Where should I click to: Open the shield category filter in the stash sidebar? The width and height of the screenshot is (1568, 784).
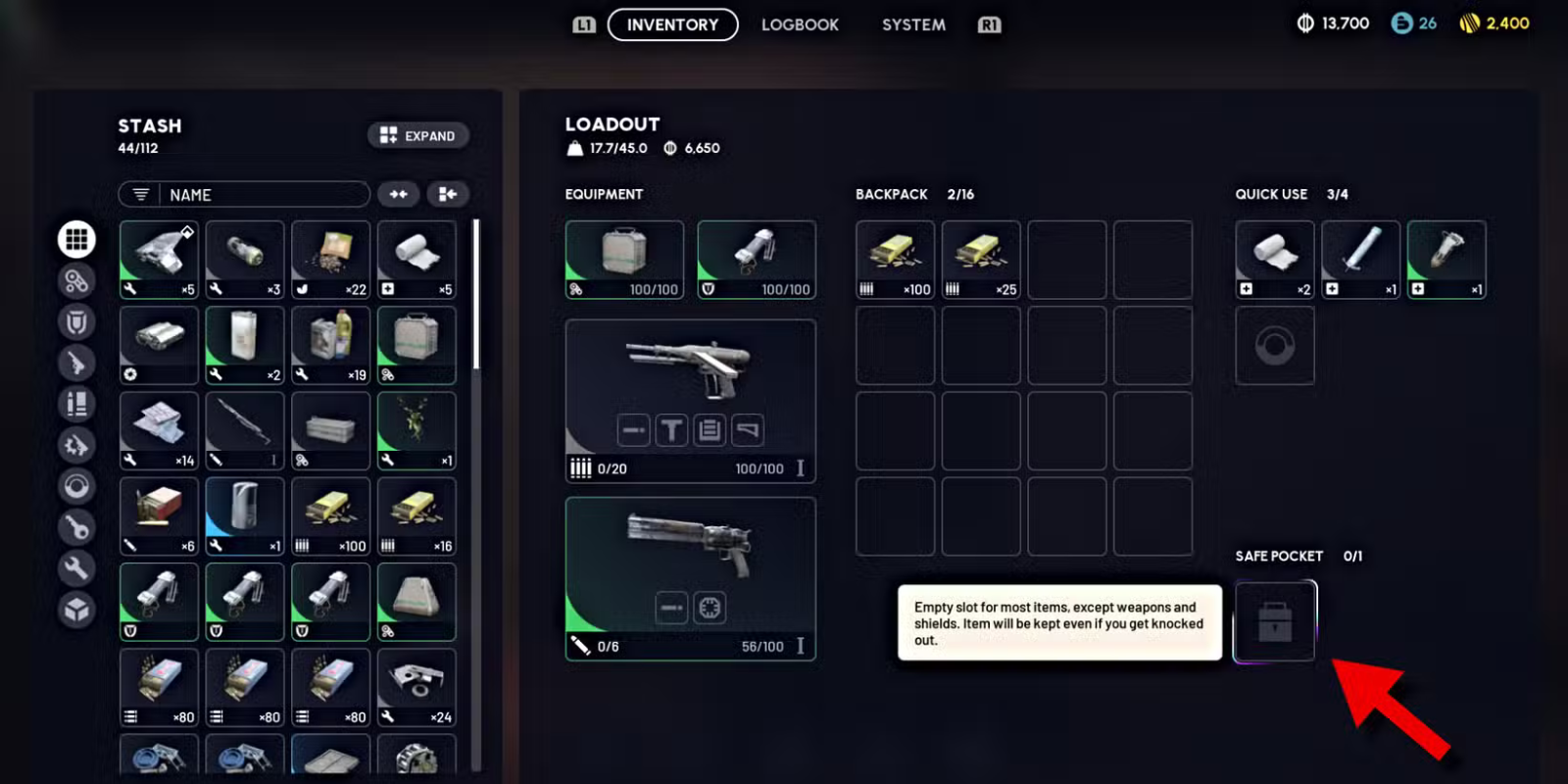(77, 322)
